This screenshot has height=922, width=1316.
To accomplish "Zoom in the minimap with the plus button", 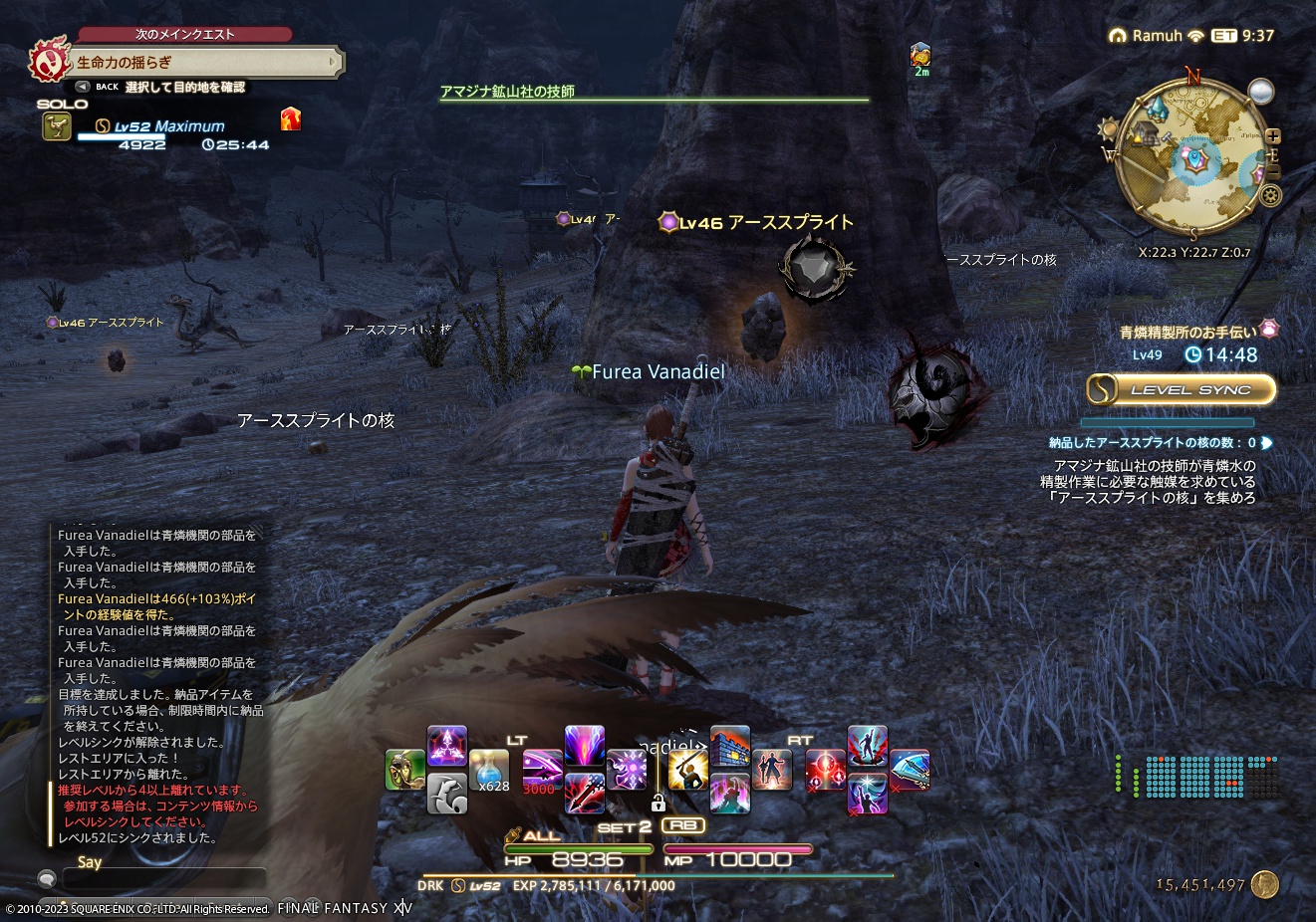I will point(1272,136).
